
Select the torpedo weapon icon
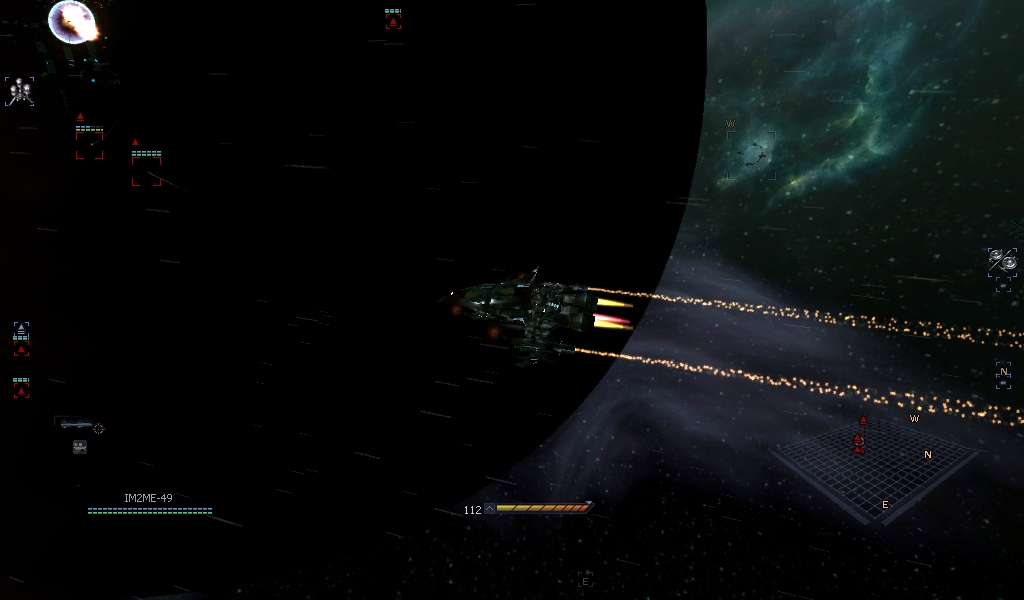(x=76, y=425)
